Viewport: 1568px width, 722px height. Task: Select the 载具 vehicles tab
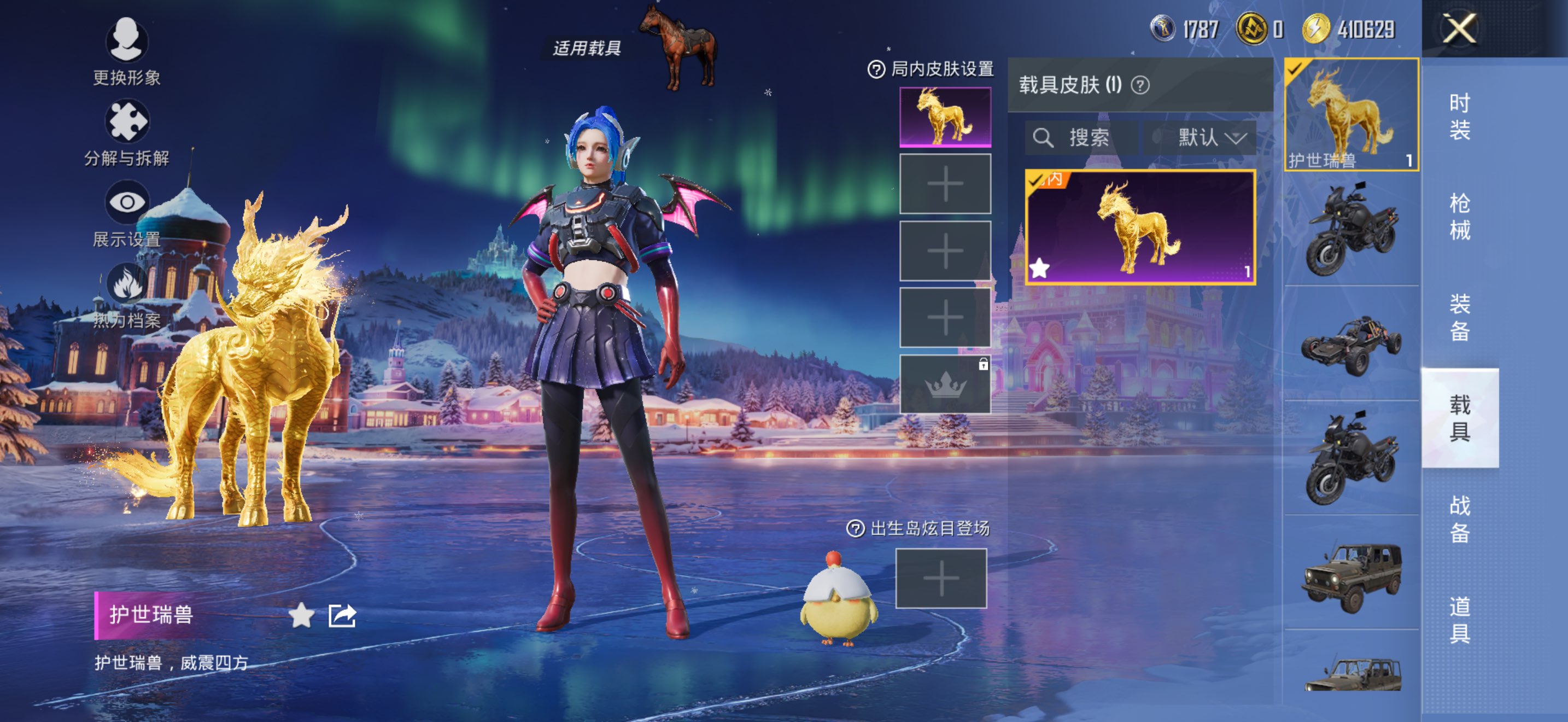pyautogui.click(x=1459, y=418)
